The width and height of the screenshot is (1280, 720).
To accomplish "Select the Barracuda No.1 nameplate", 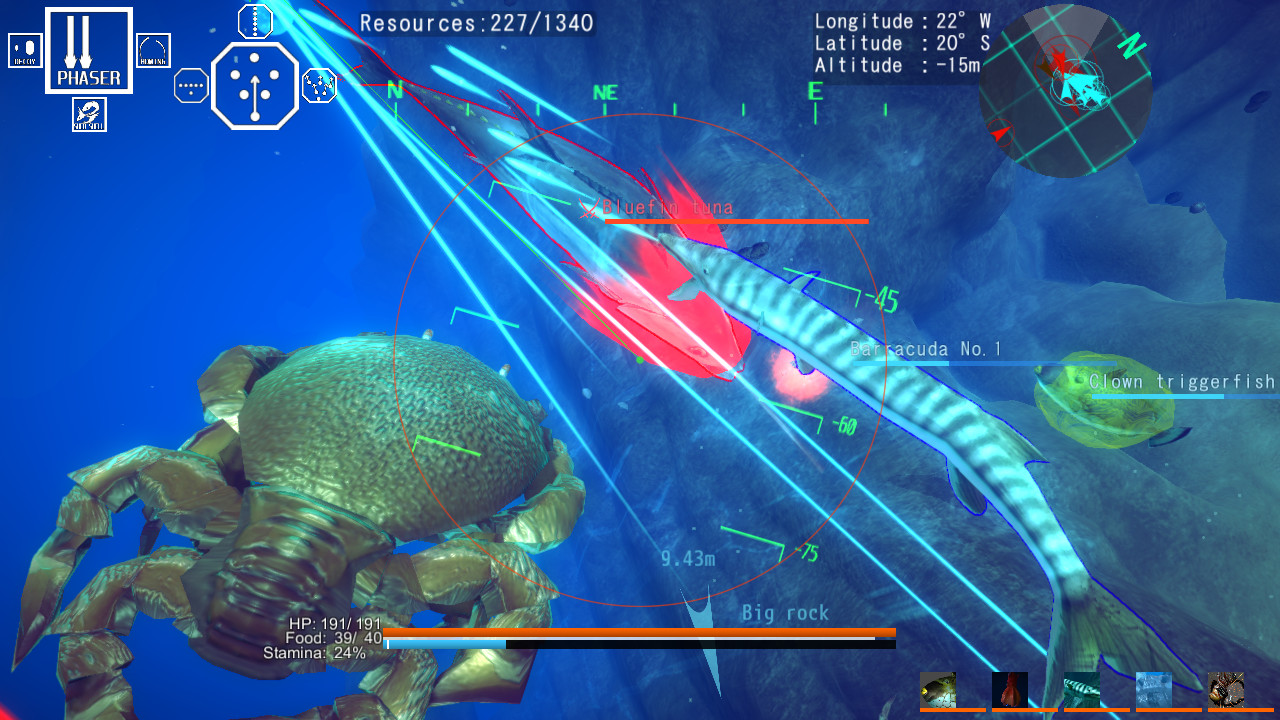I will coord(925,349).
